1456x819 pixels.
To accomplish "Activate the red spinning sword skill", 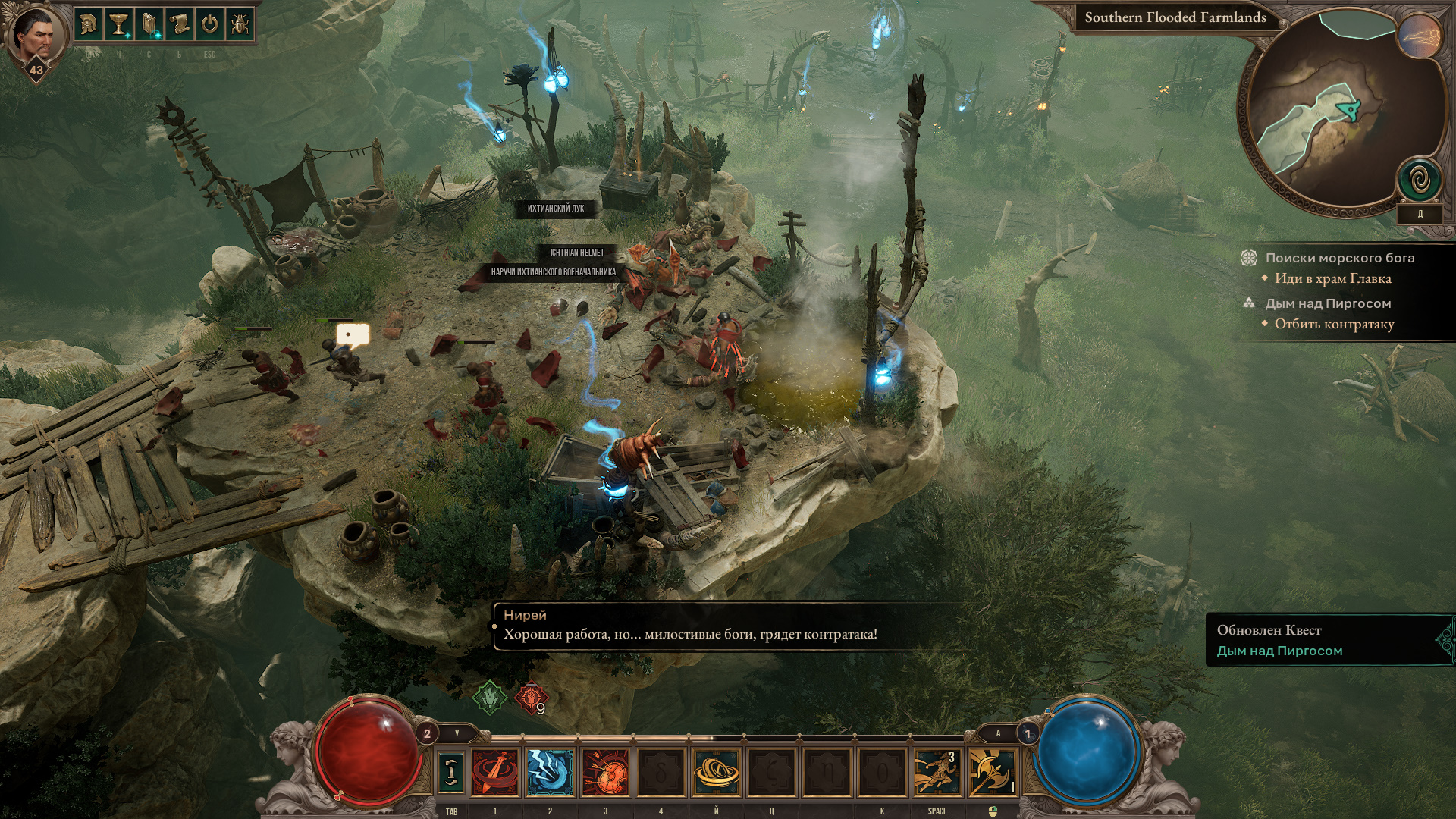I will [494, 771].
